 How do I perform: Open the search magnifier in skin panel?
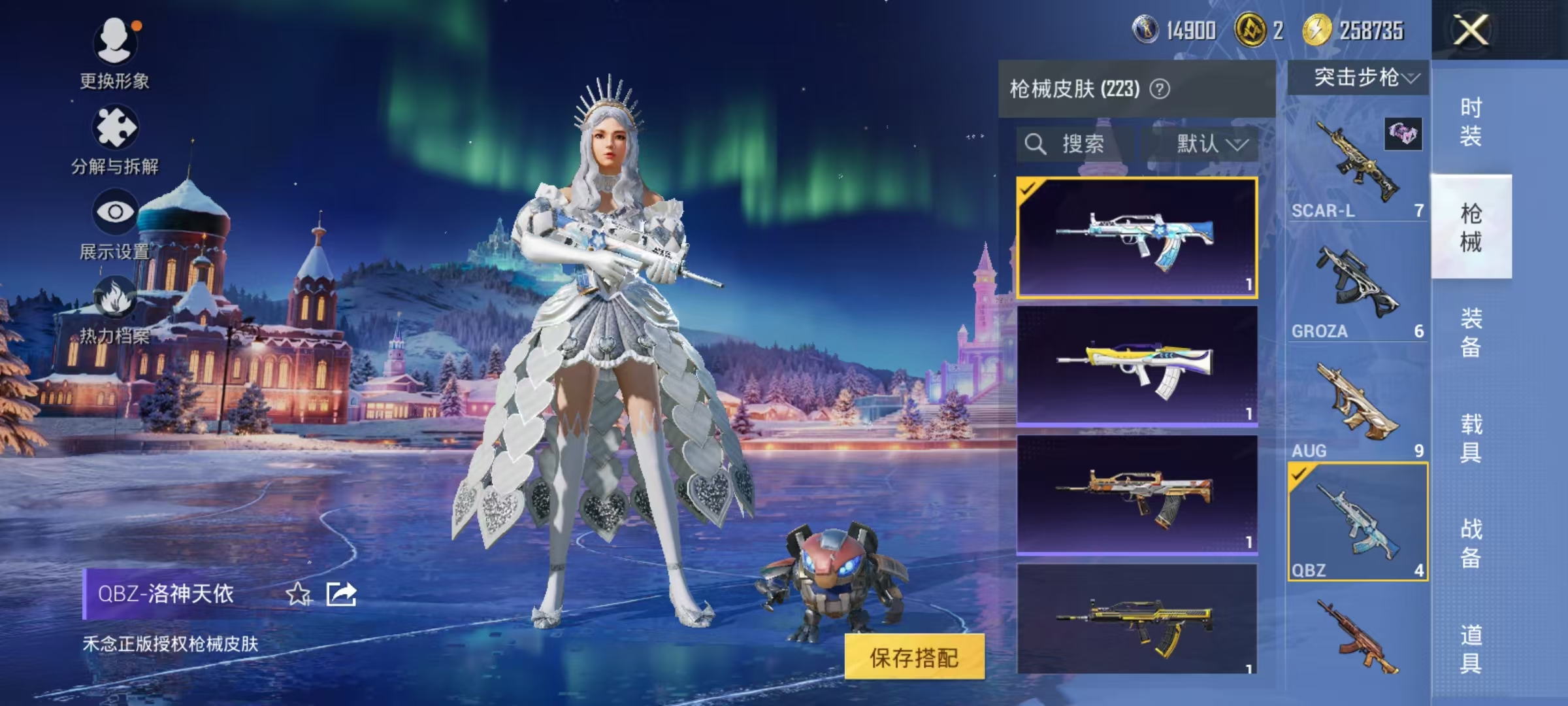click(x=1036, y=144)
